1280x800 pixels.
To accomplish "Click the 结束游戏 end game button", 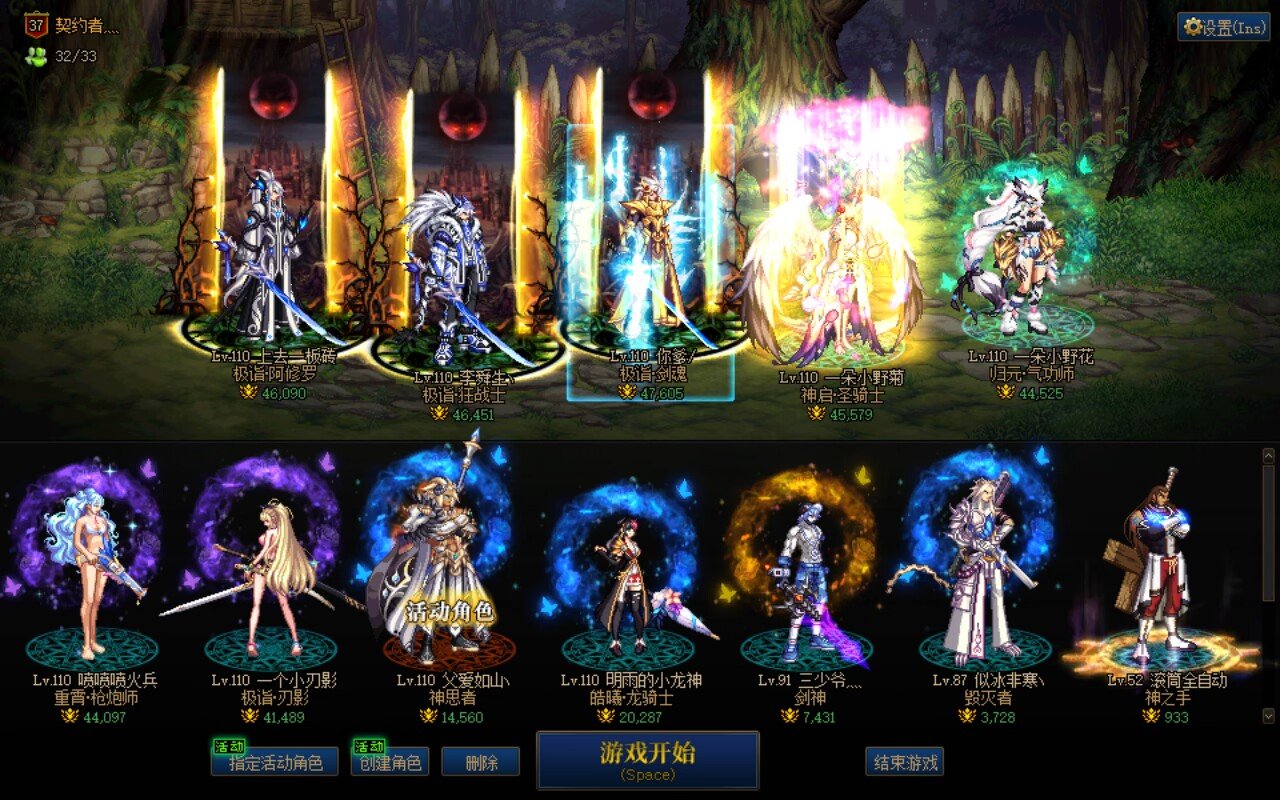I will (x=905, y=761).
